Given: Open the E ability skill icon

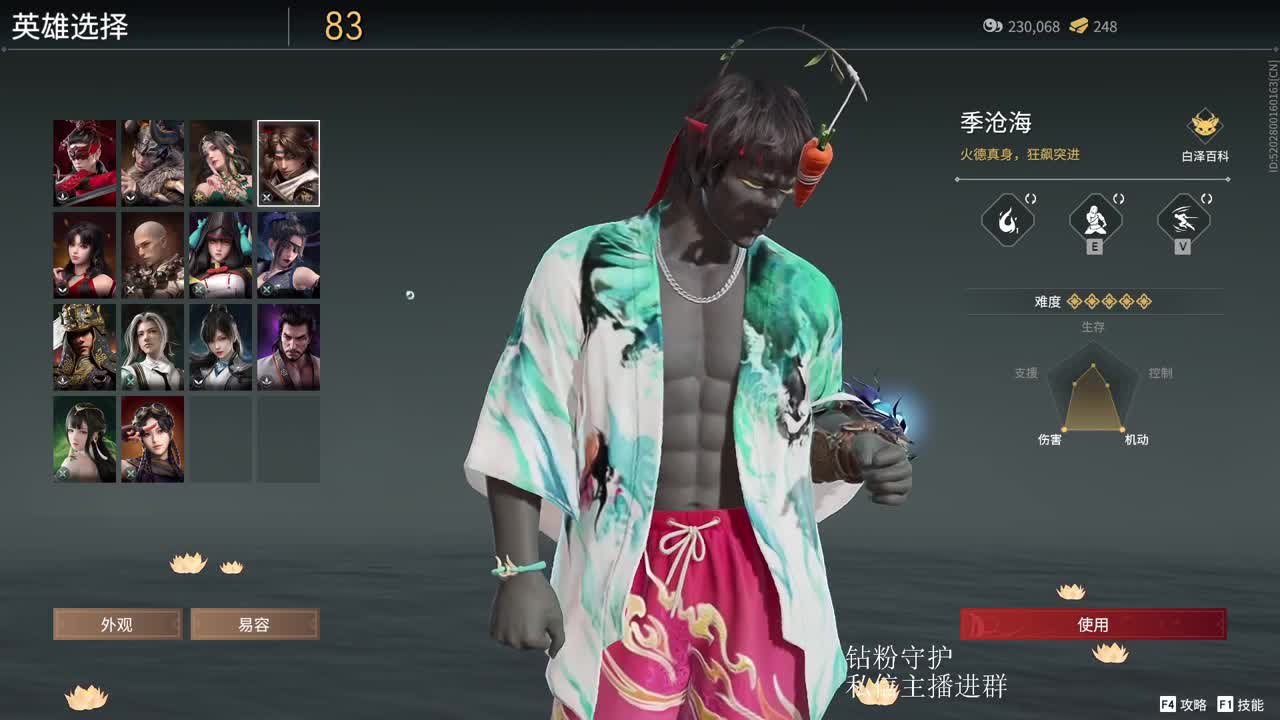Looking at the screenshot, I should [1094, 219].
